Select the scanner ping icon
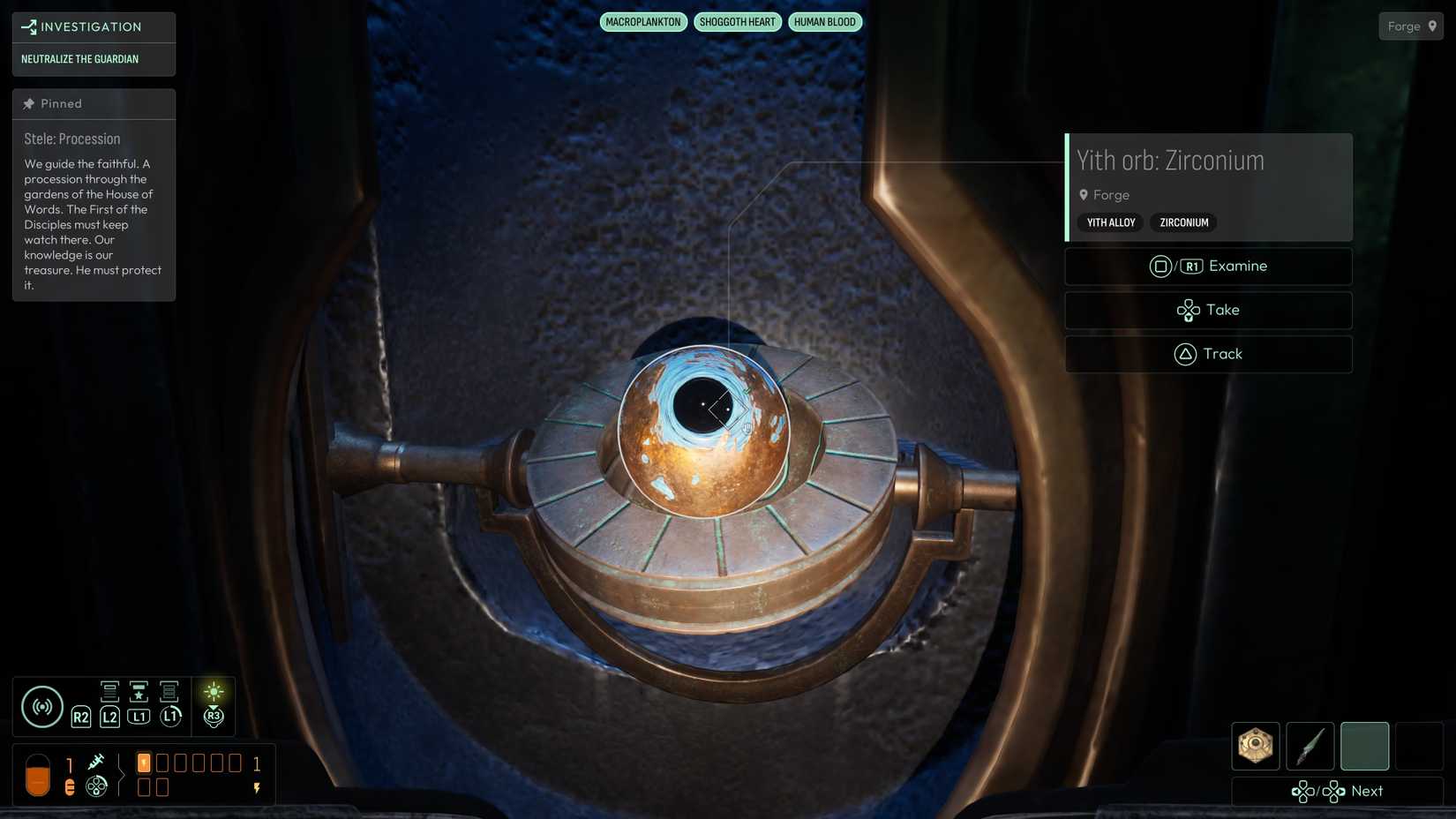This screenshot has width=1456, height=819. point(41,706)
